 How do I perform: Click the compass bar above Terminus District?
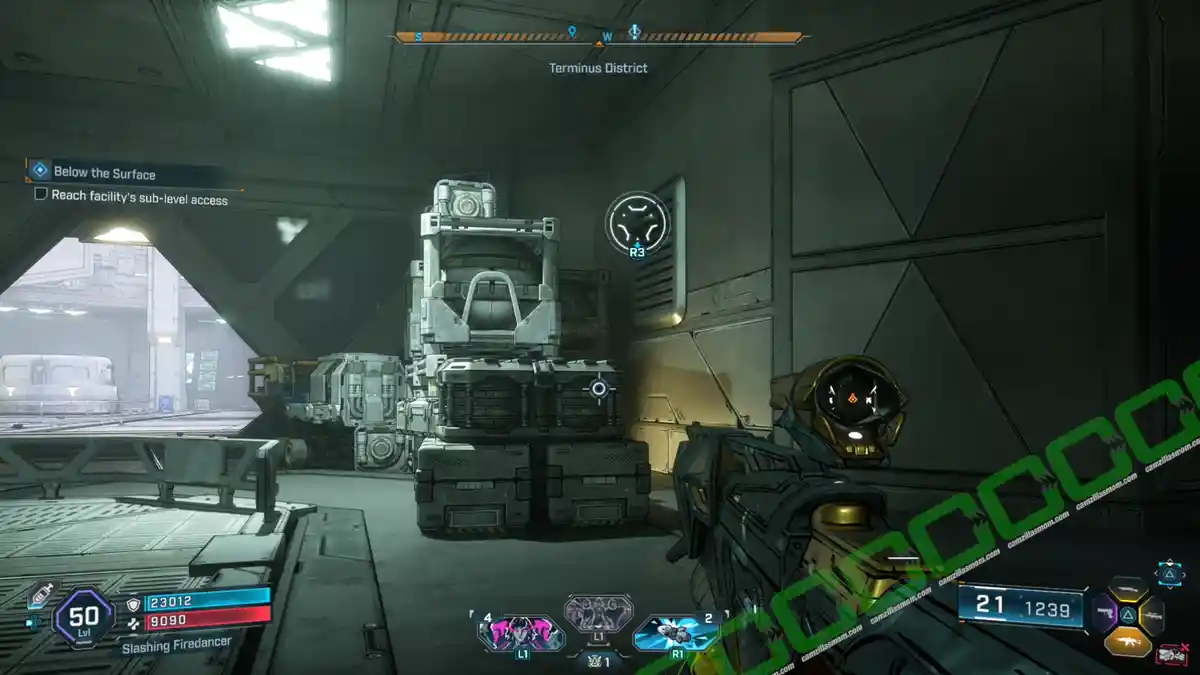click(x=600, y=38)
